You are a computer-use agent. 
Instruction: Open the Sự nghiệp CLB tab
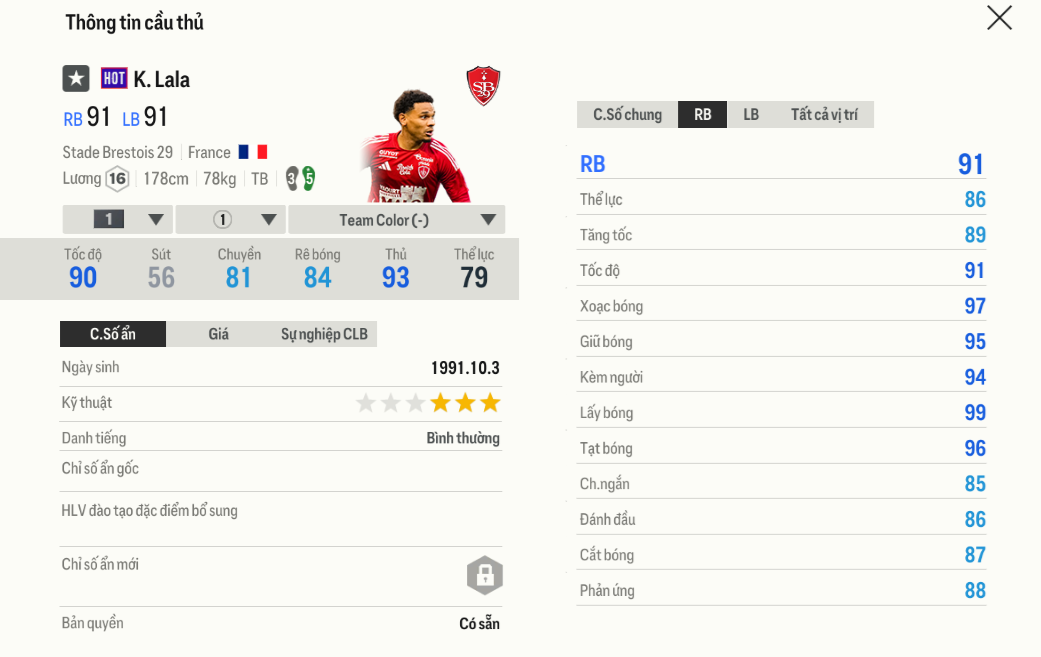click(x=324, y=334)
